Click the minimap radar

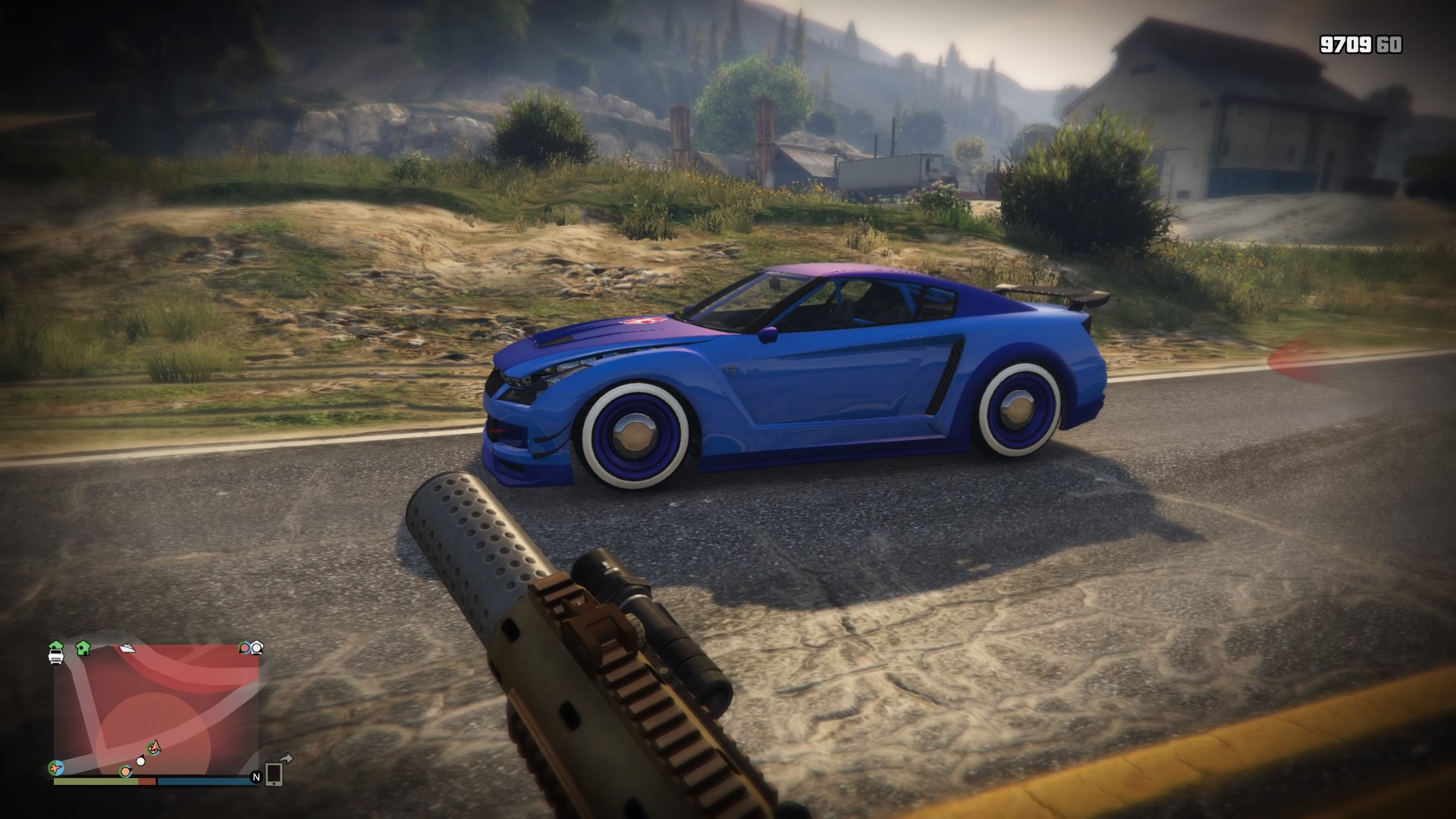coord(156,710)
